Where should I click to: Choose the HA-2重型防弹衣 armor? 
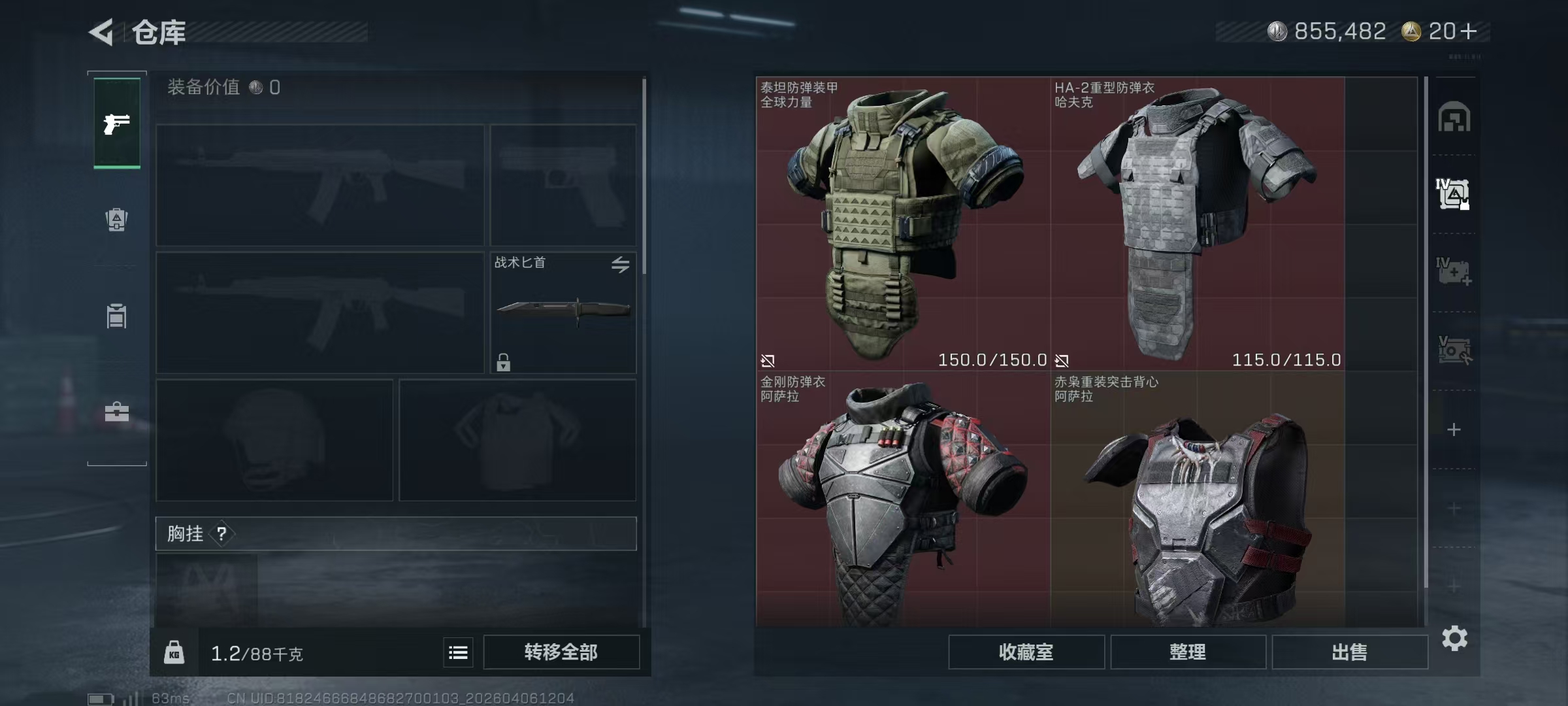tap(1197, 224)
